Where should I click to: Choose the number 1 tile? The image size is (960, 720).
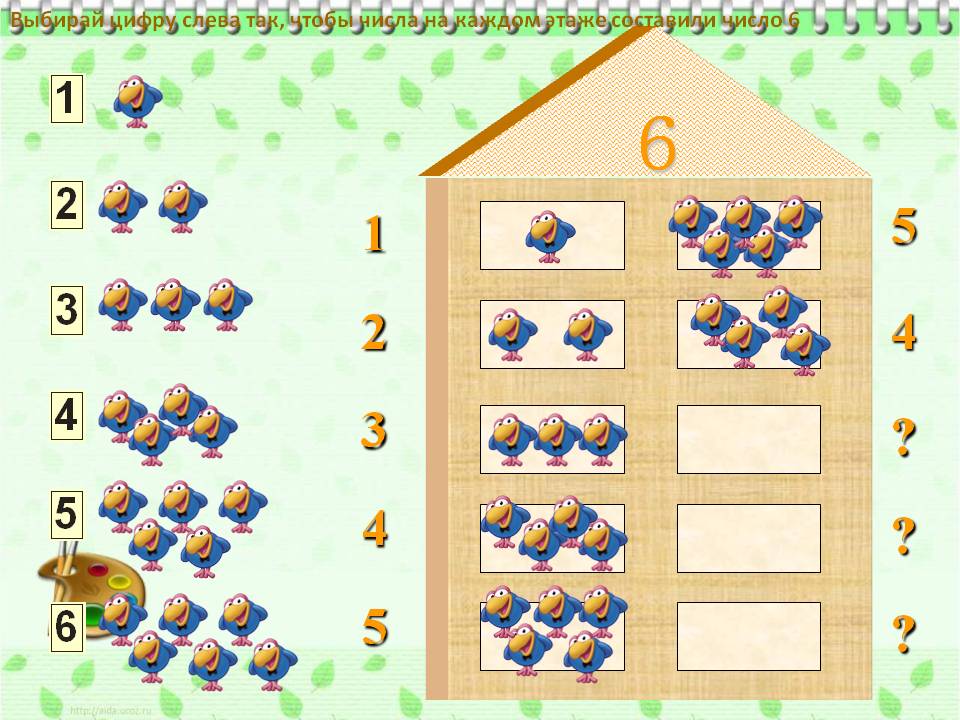pos(66,100)
